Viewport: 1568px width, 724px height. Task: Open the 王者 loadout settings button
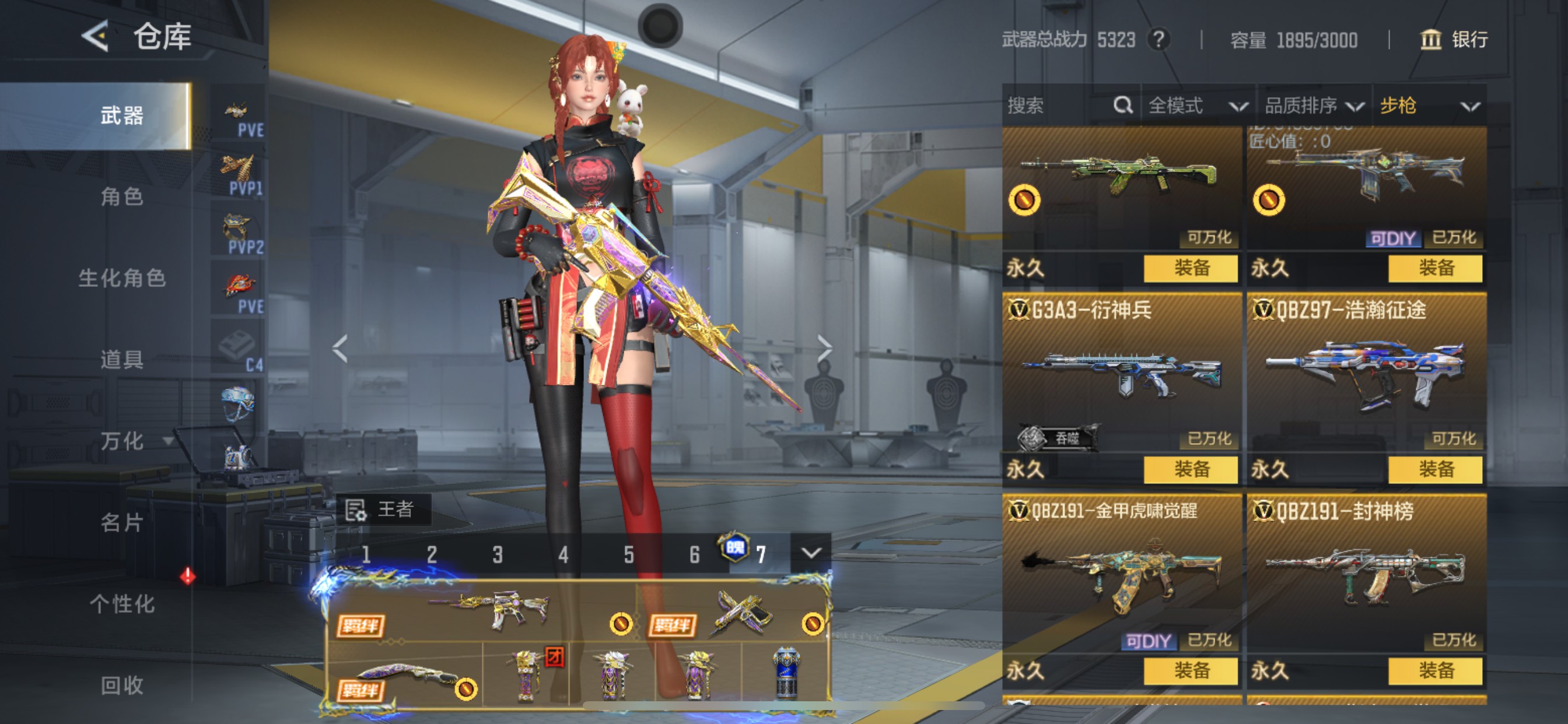pos(382,509)
